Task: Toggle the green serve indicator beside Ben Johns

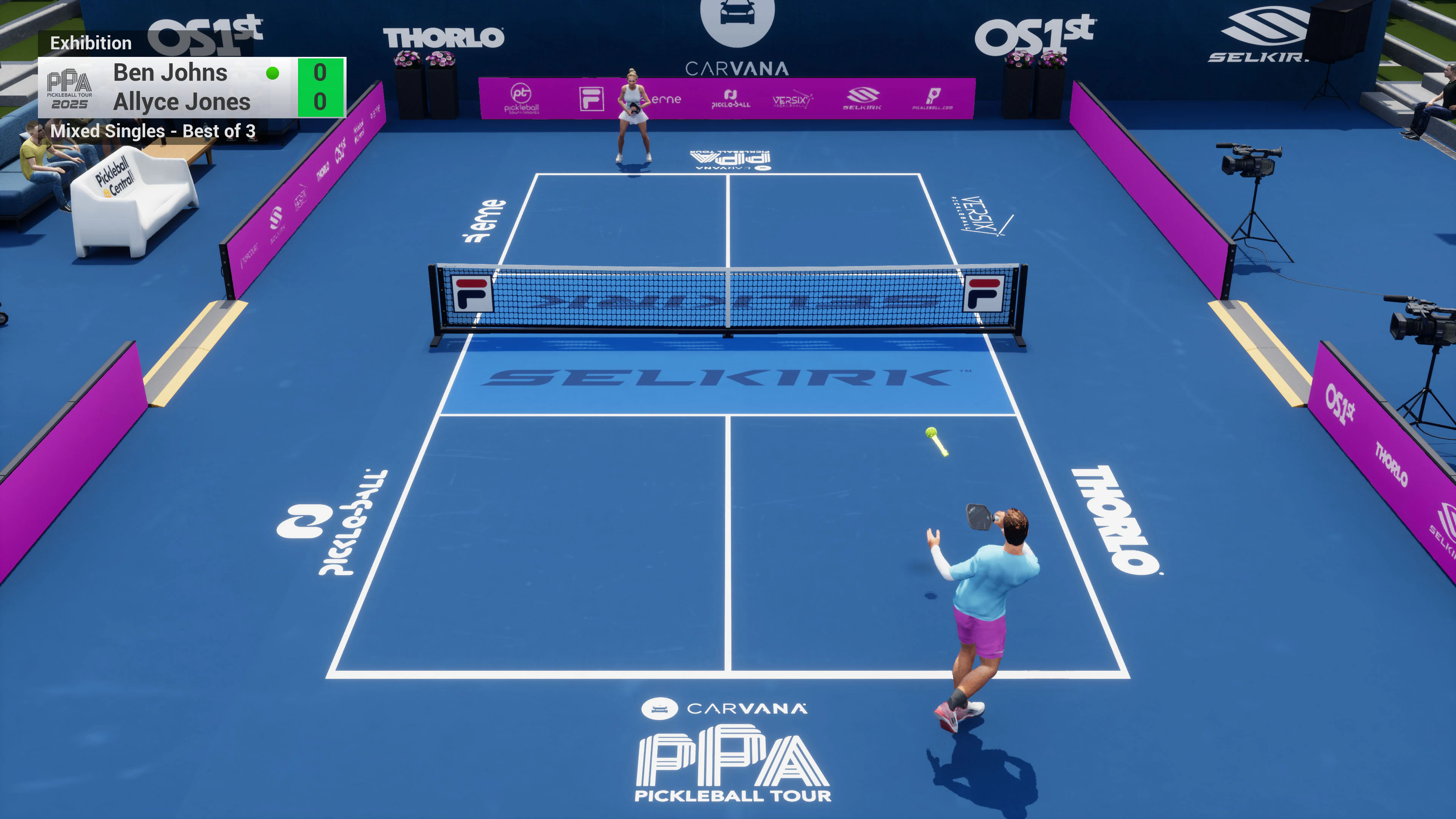Action: (x=273, y=73)
